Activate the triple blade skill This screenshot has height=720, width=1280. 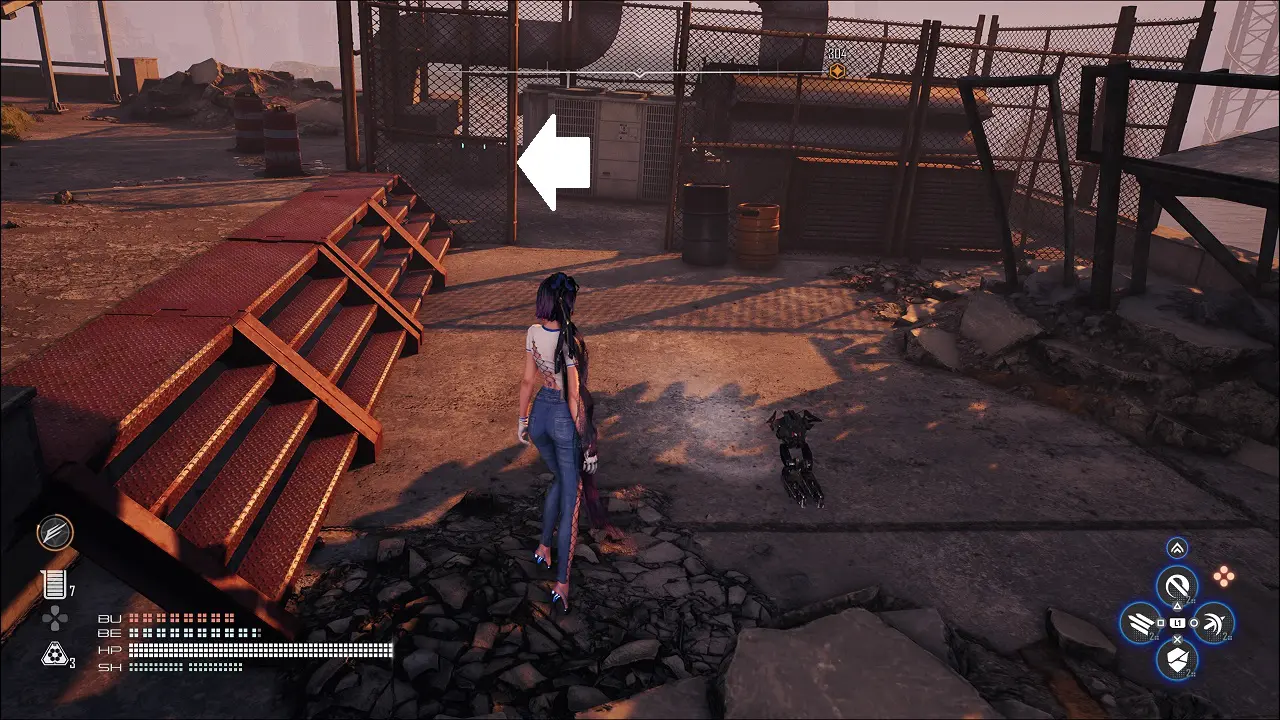click(x=1140, y=623)
